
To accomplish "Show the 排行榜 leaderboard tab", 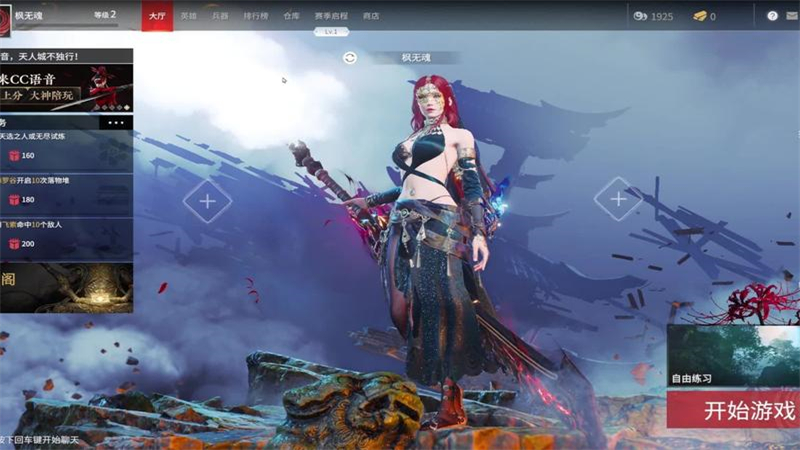I will click(256, 16).
